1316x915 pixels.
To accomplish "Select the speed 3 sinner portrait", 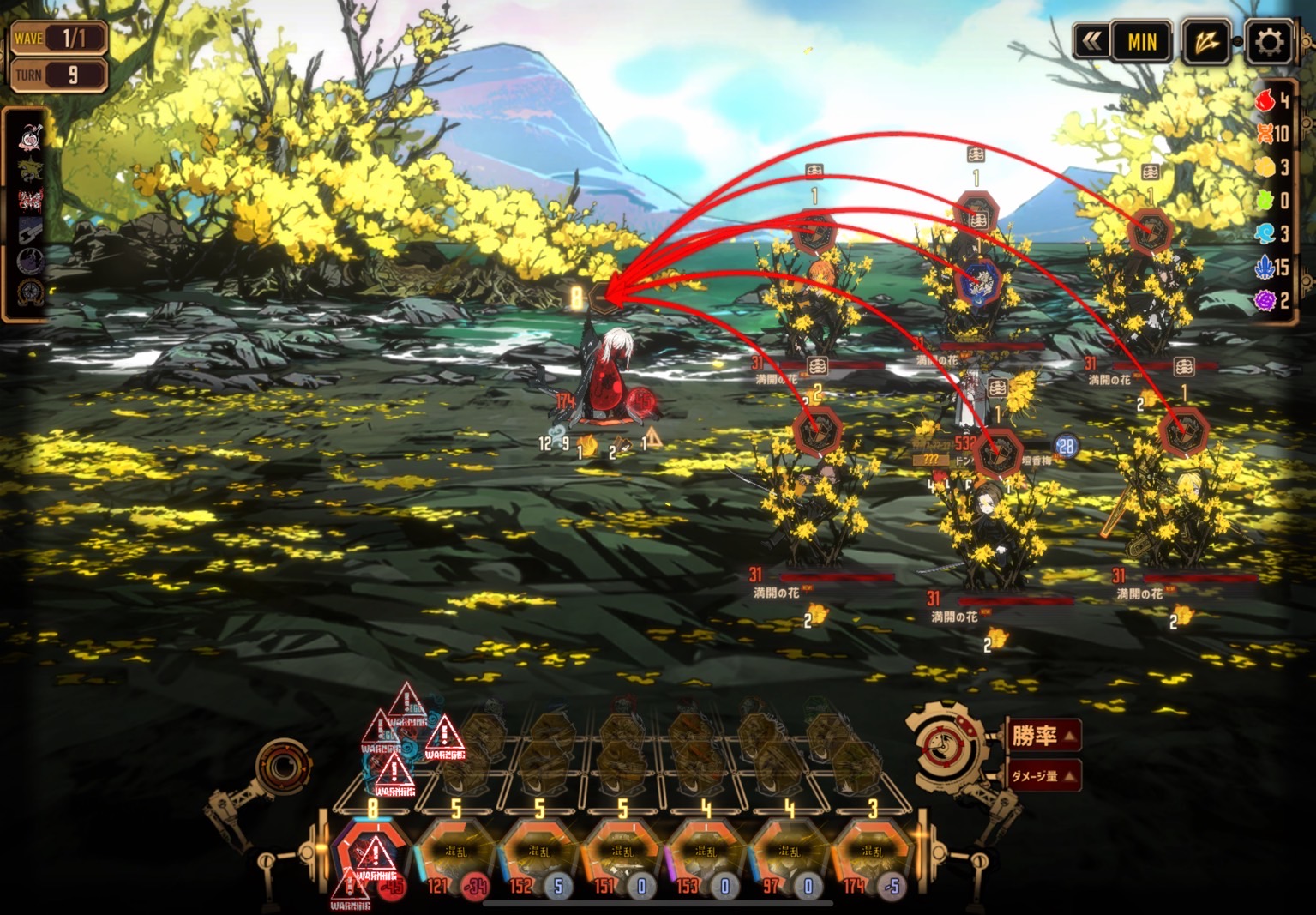I will click(x=872, y=852).
